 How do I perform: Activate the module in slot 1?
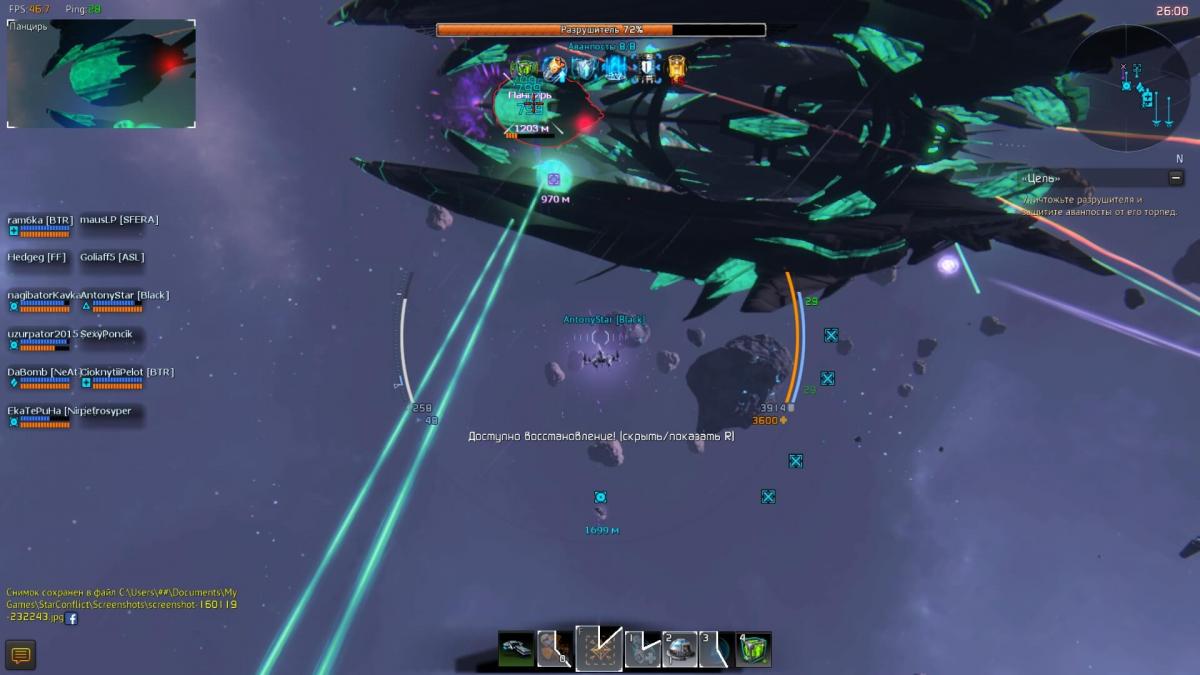tap(642, 650)
